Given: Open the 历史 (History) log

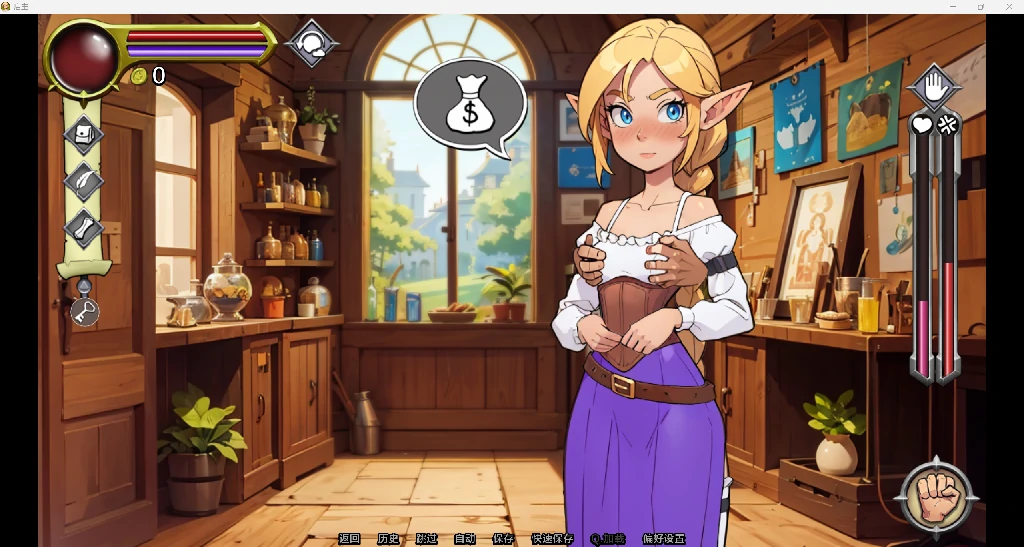Looking at the screenshot, I should click(388, 538).
